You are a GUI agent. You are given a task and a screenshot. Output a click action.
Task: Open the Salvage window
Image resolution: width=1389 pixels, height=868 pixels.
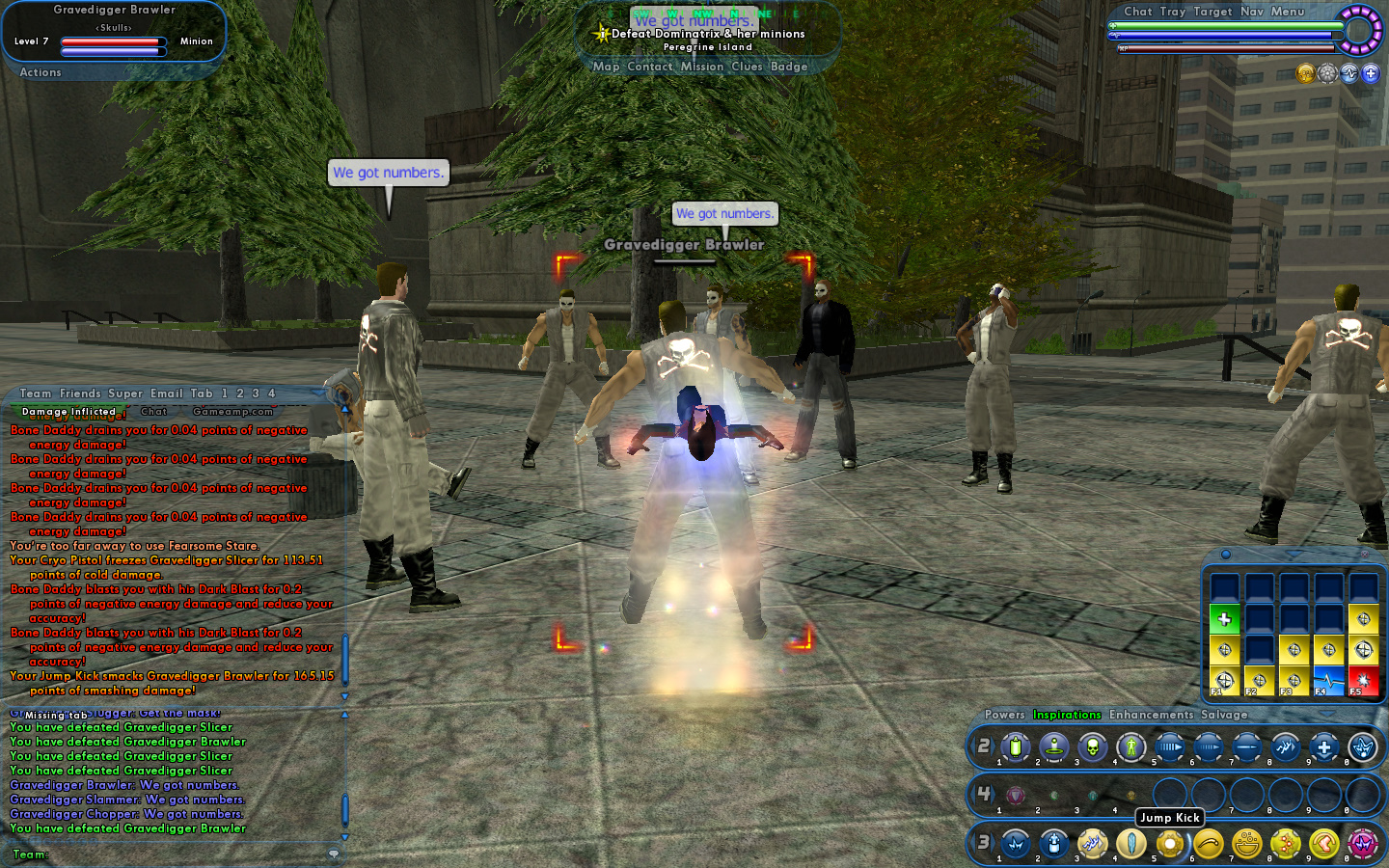1224,715
